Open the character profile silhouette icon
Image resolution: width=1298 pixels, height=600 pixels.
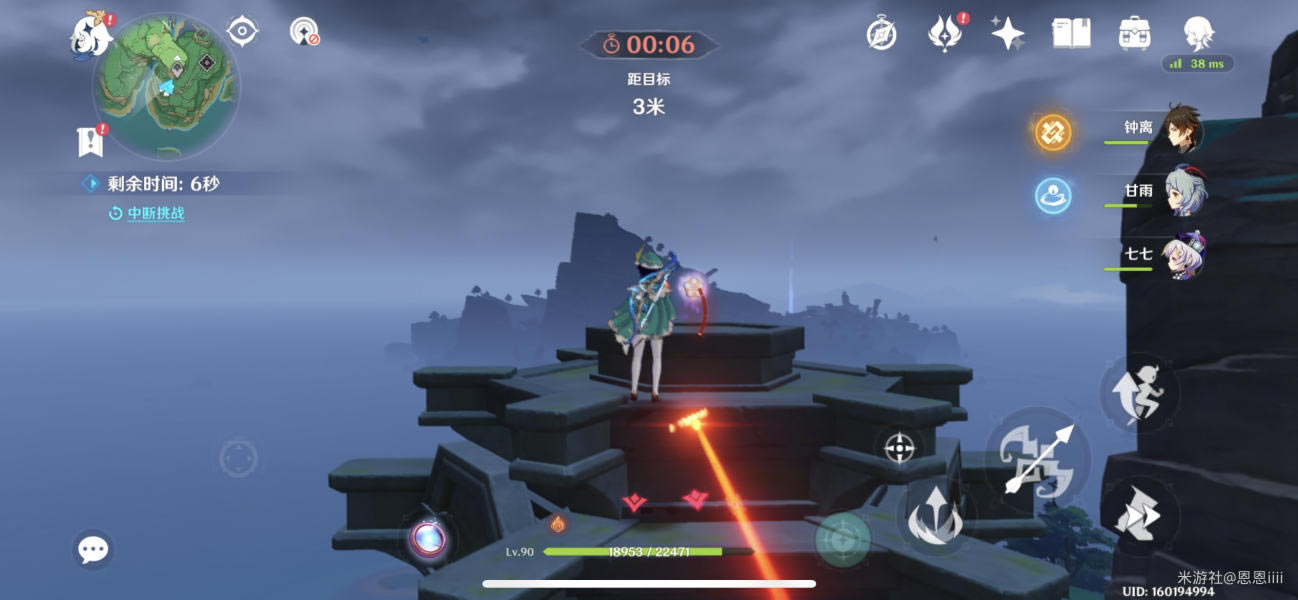[x=1198, y=34]
